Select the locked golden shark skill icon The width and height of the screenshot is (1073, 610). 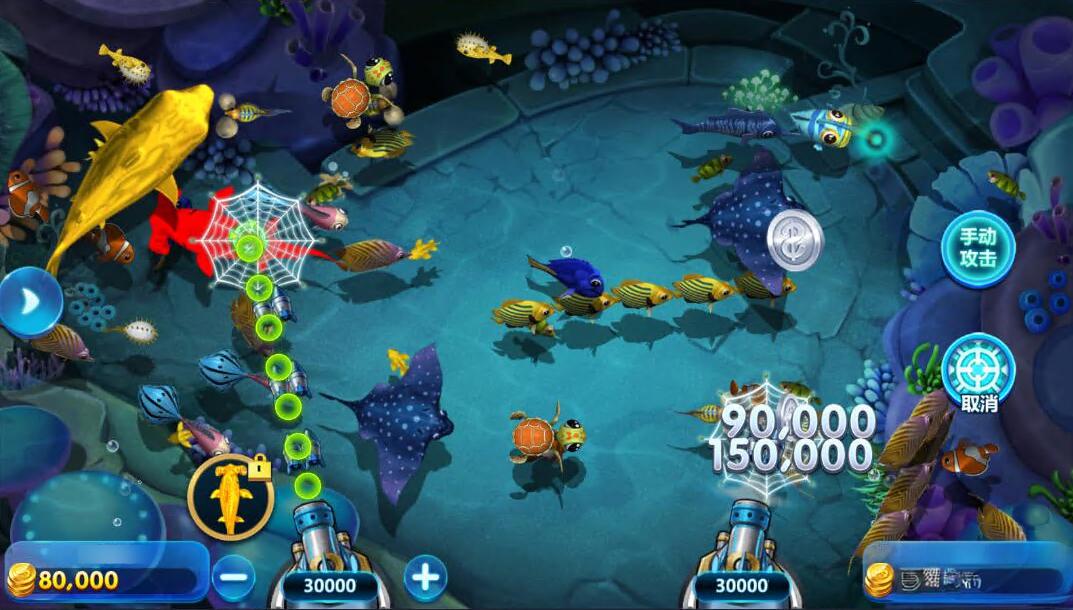(x=229, y=497)
